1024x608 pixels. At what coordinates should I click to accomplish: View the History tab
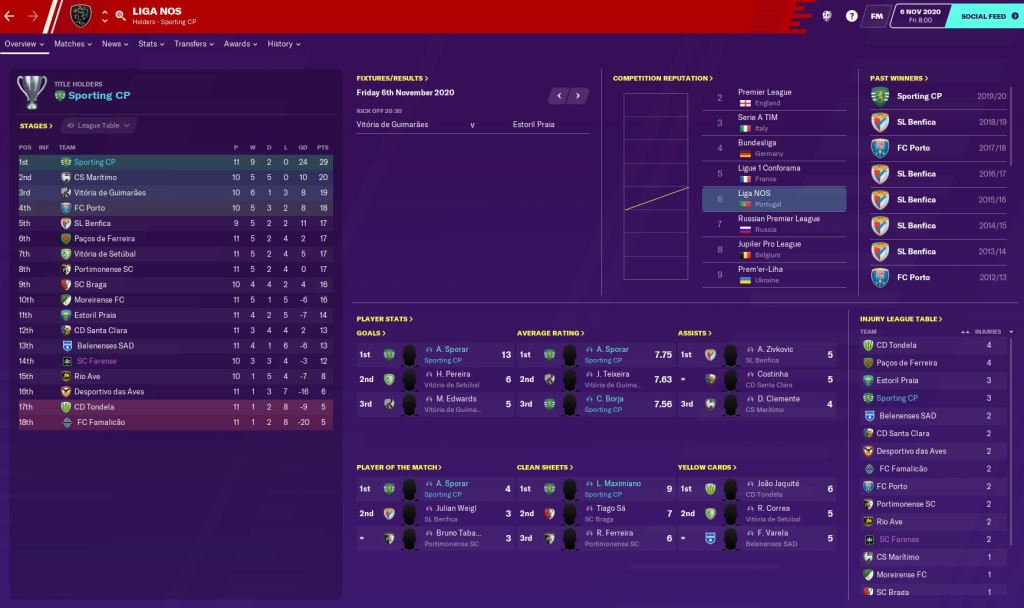pos(284,44)
